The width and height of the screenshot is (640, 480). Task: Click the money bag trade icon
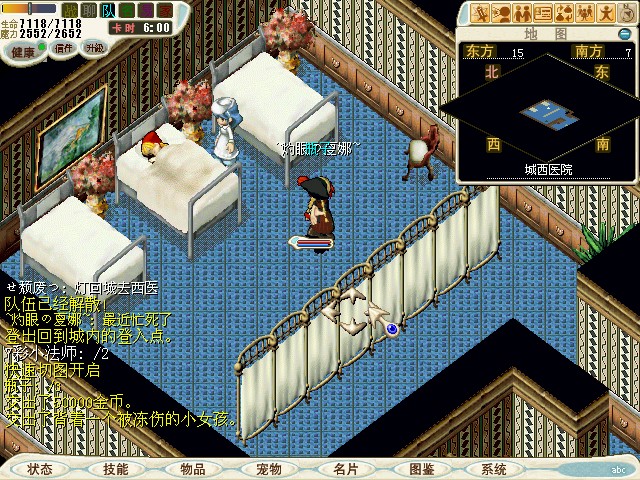[x=565, y=13]
